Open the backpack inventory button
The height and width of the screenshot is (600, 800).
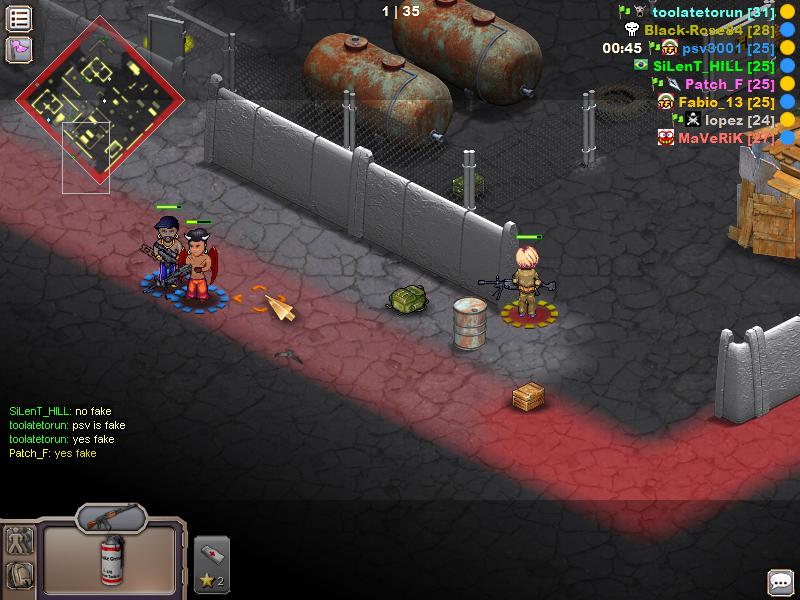[20, 575]
